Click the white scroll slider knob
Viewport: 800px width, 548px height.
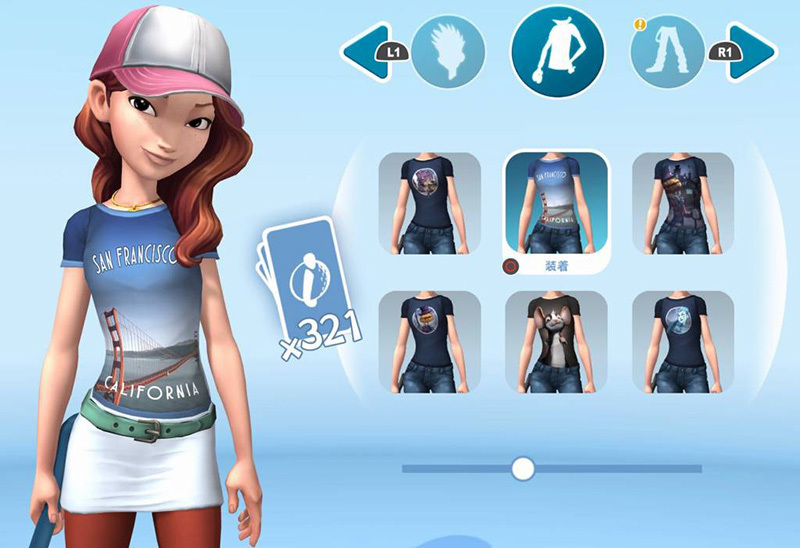click(522, 468)
